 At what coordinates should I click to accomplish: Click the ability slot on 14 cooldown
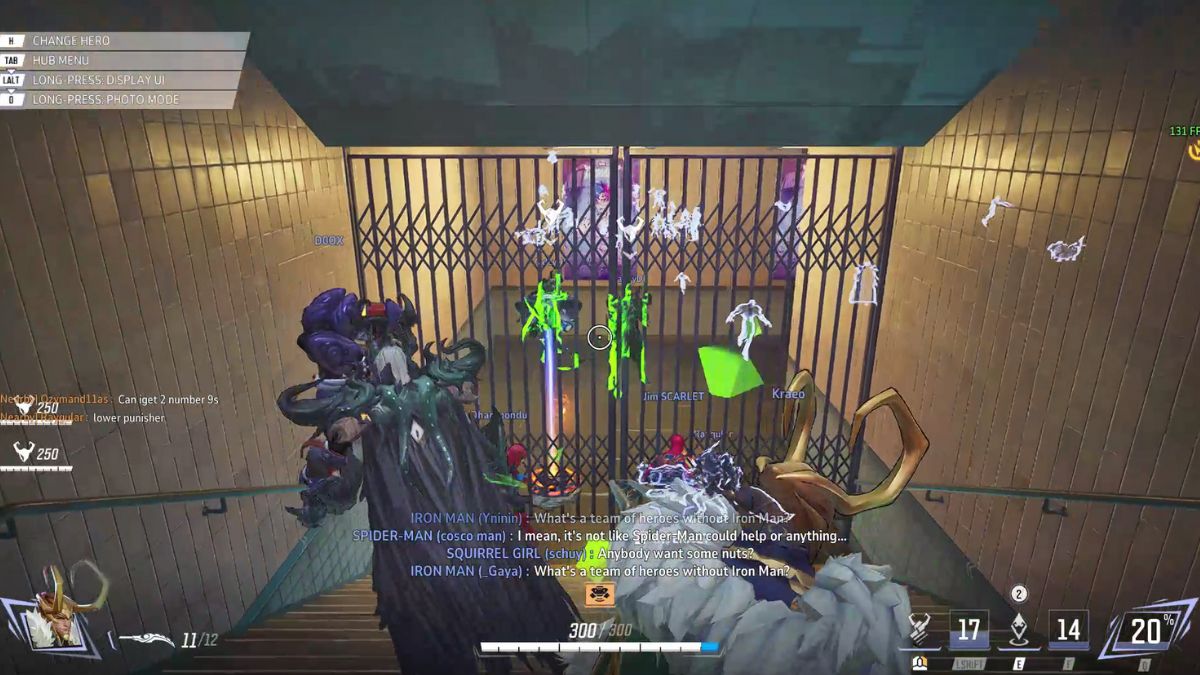coord(1068,630)
